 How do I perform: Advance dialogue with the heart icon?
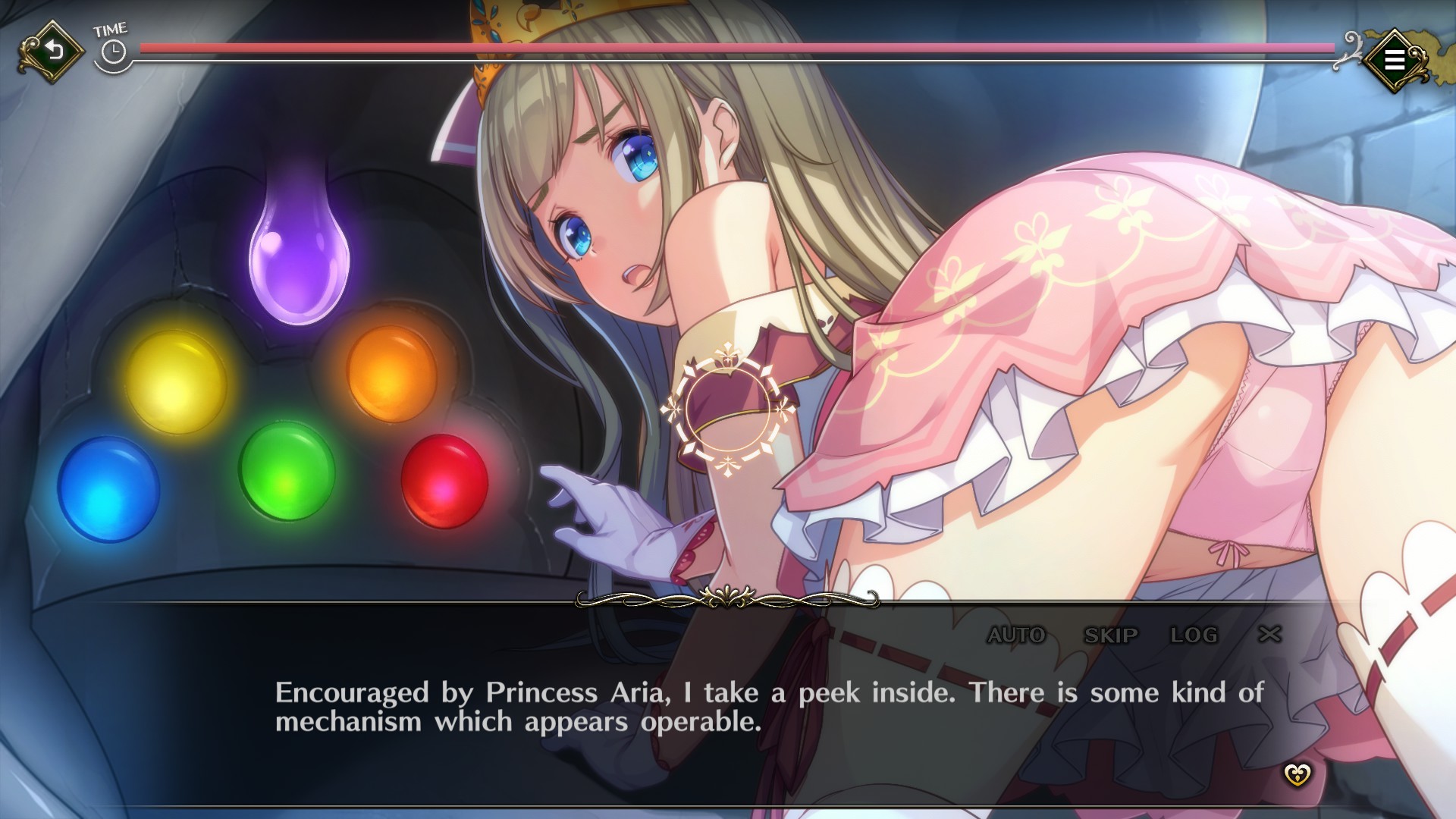(x=1297, y=775)
